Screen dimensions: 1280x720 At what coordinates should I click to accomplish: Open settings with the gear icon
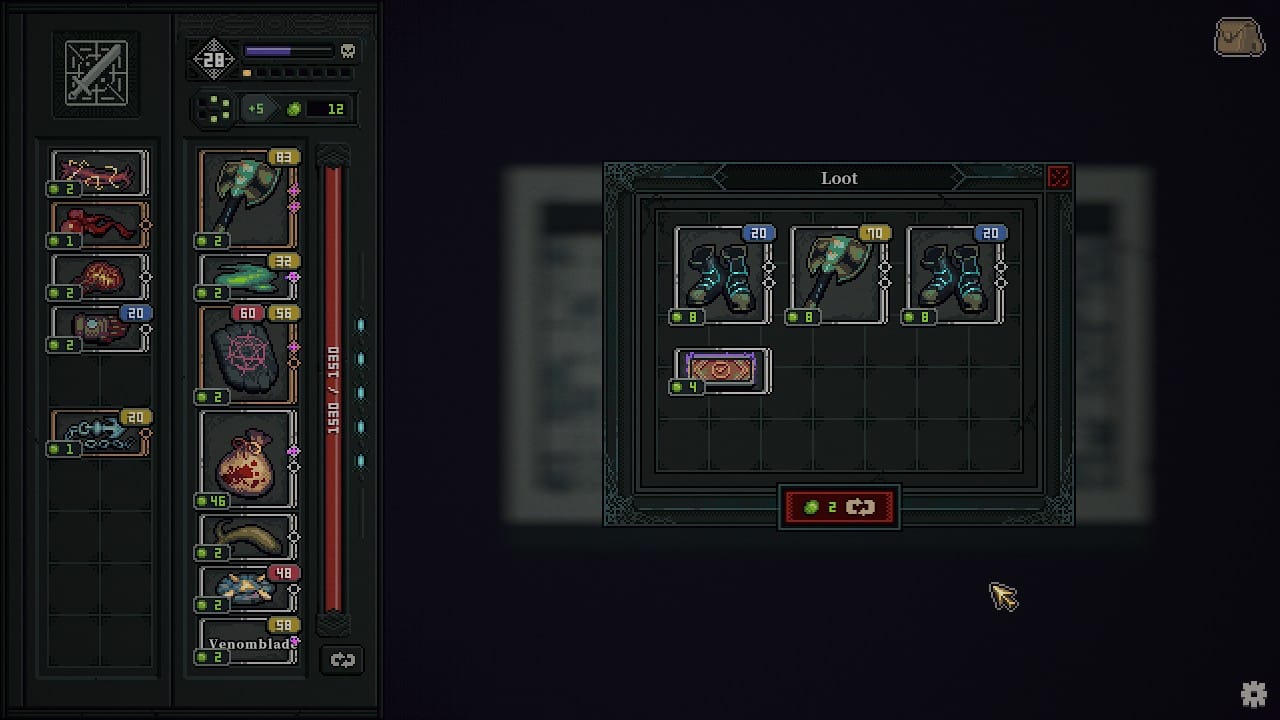click(x=1253, y=694)
